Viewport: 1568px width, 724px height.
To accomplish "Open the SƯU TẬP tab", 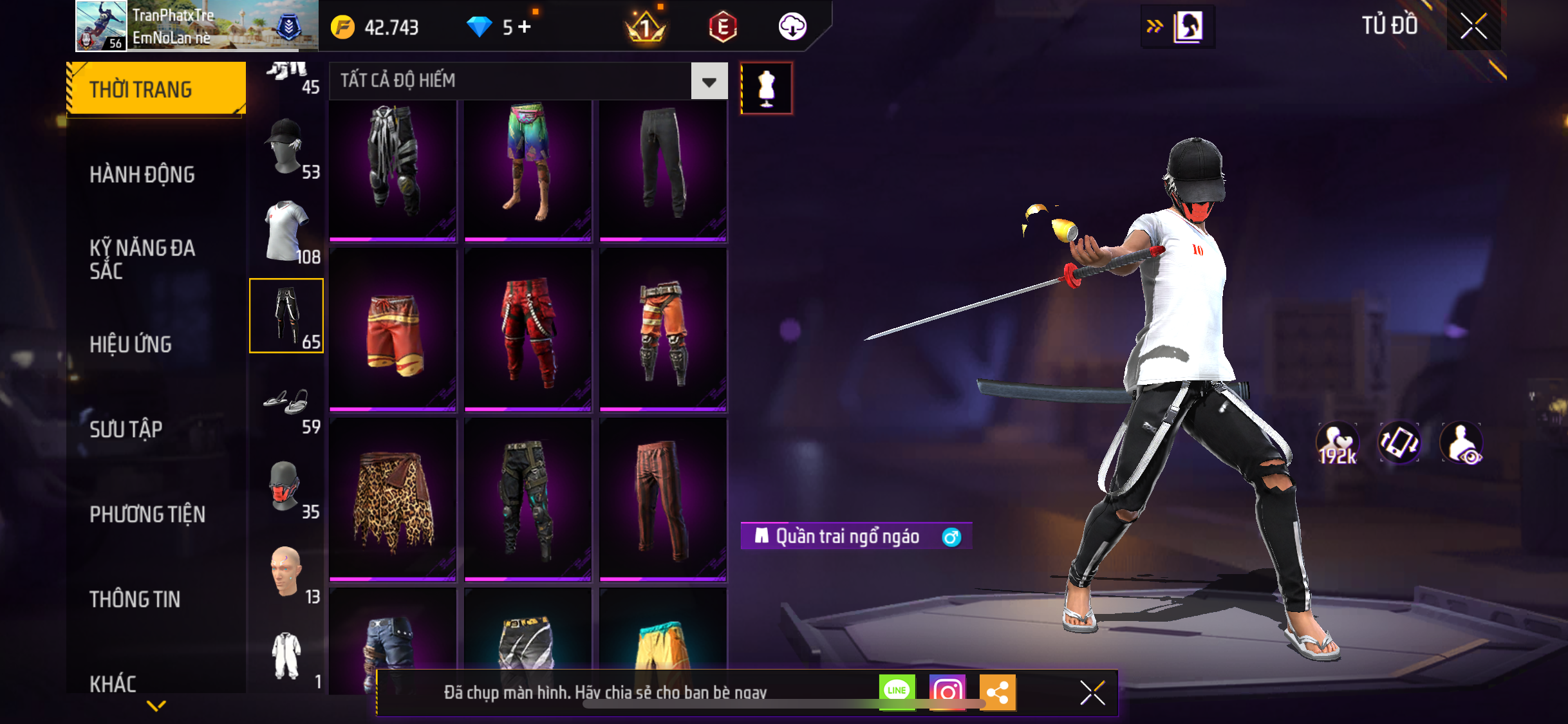I will pos(126,429).
